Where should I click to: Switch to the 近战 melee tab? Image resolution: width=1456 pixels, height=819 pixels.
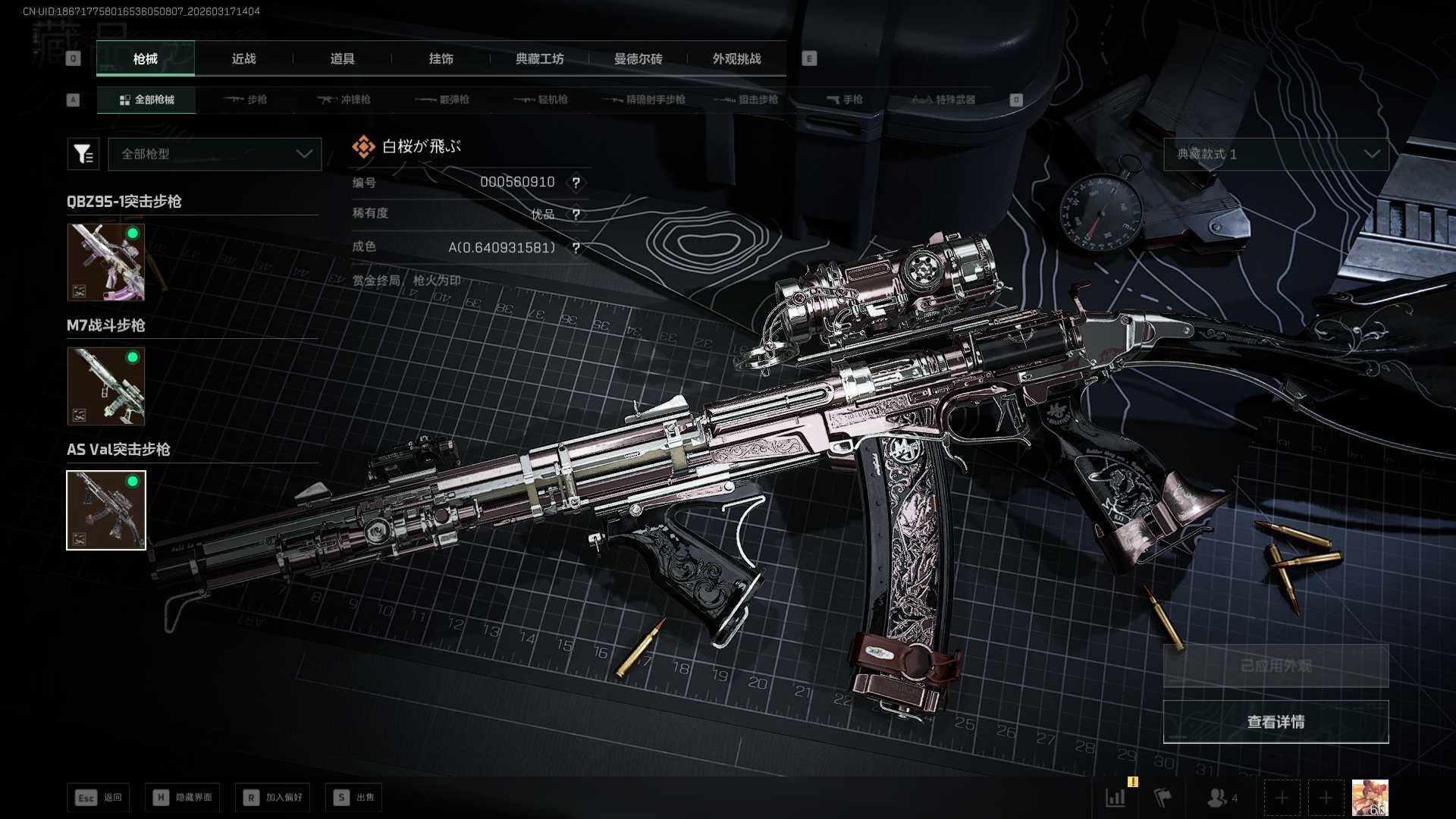click(243, 58)
